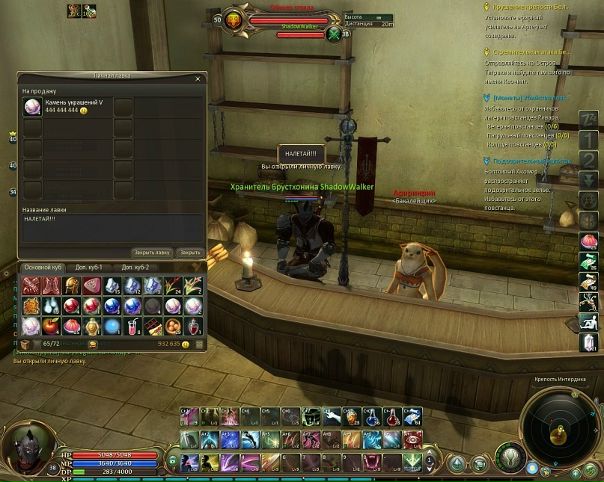Select side panel button number 1
This screenshot has height=482, width=604.
click(x=589, y=140)
